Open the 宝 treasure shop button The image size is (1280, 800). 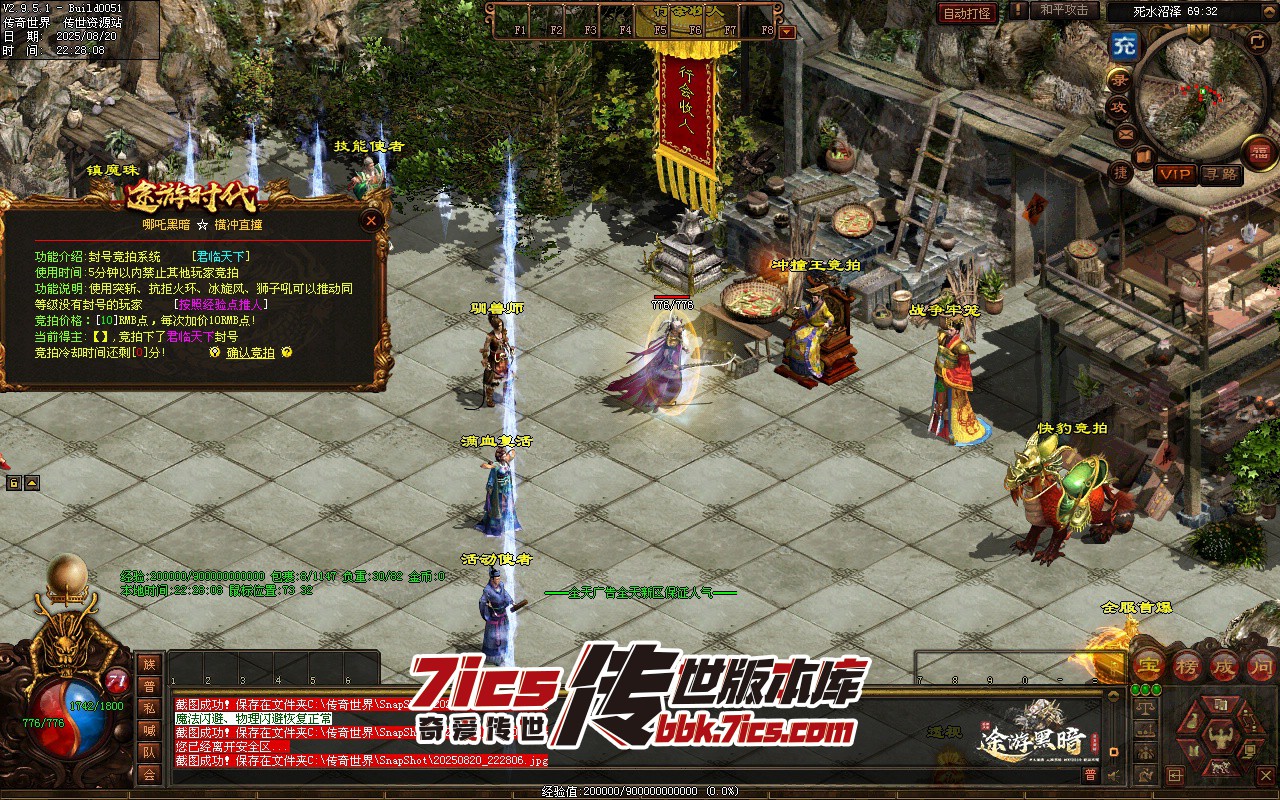pyautogui.click(x=1149, y=664)
